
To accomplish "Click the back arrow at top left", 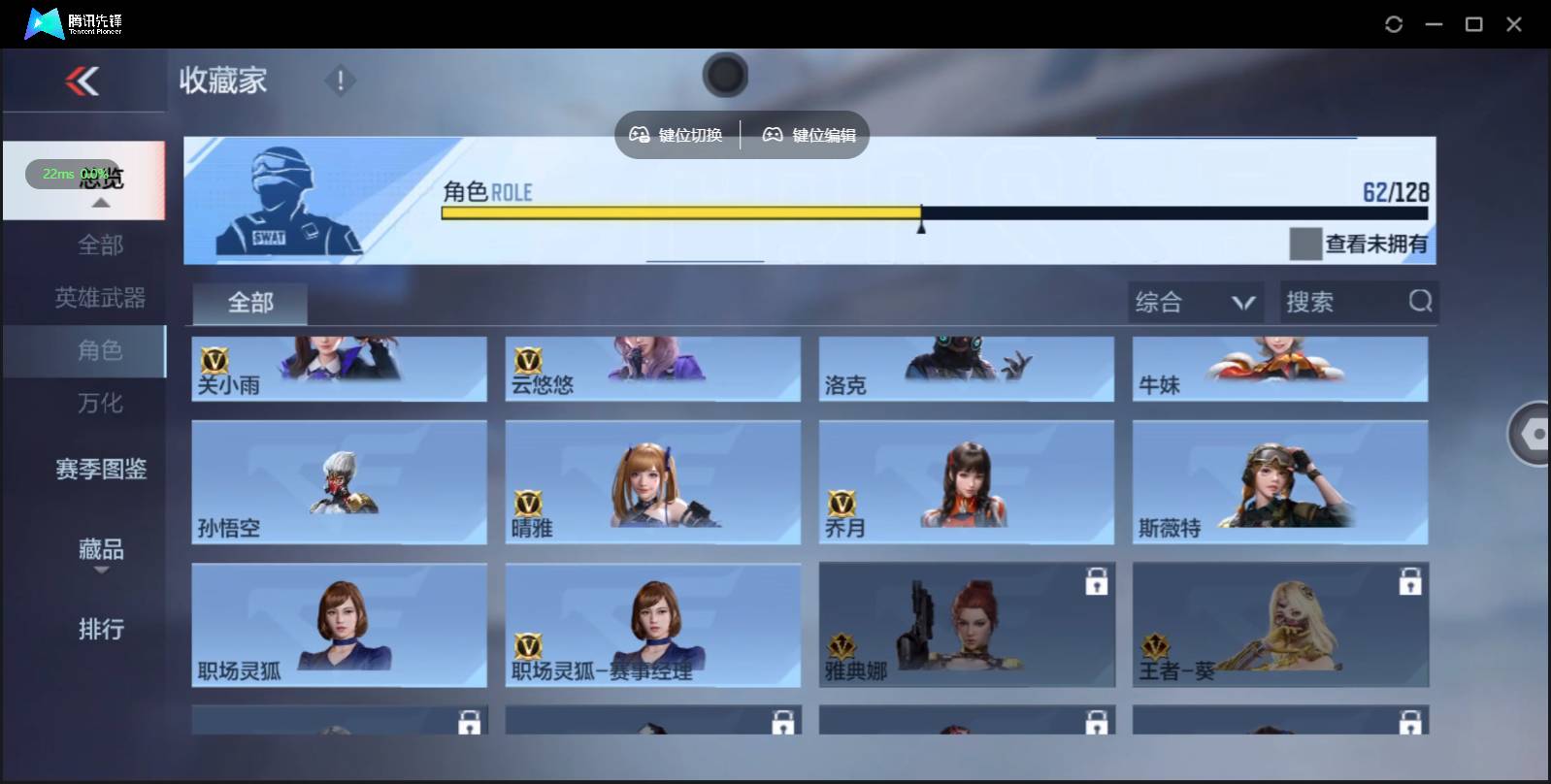I will pos(82,82).
